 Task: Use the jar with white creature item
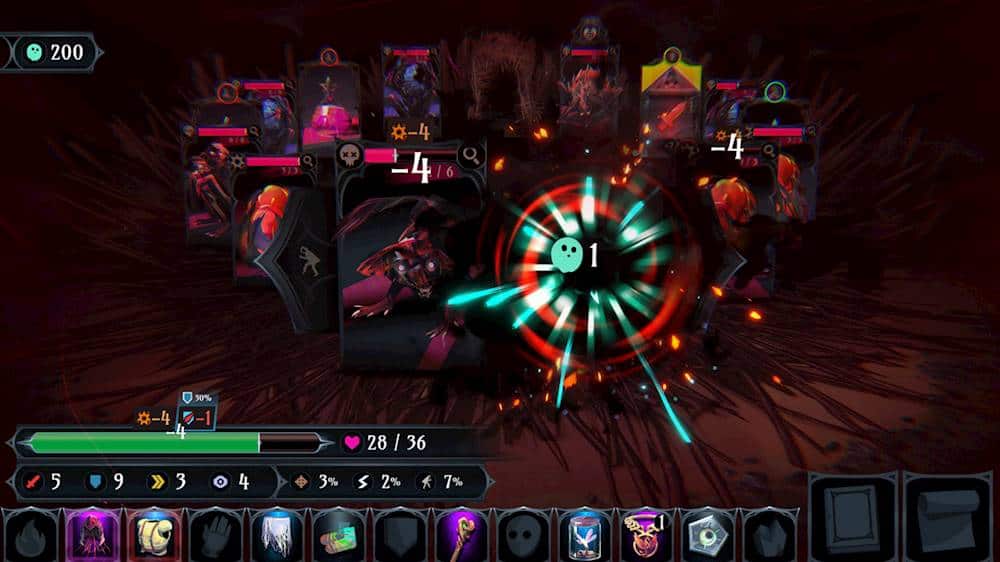click(x=586, y=534)
